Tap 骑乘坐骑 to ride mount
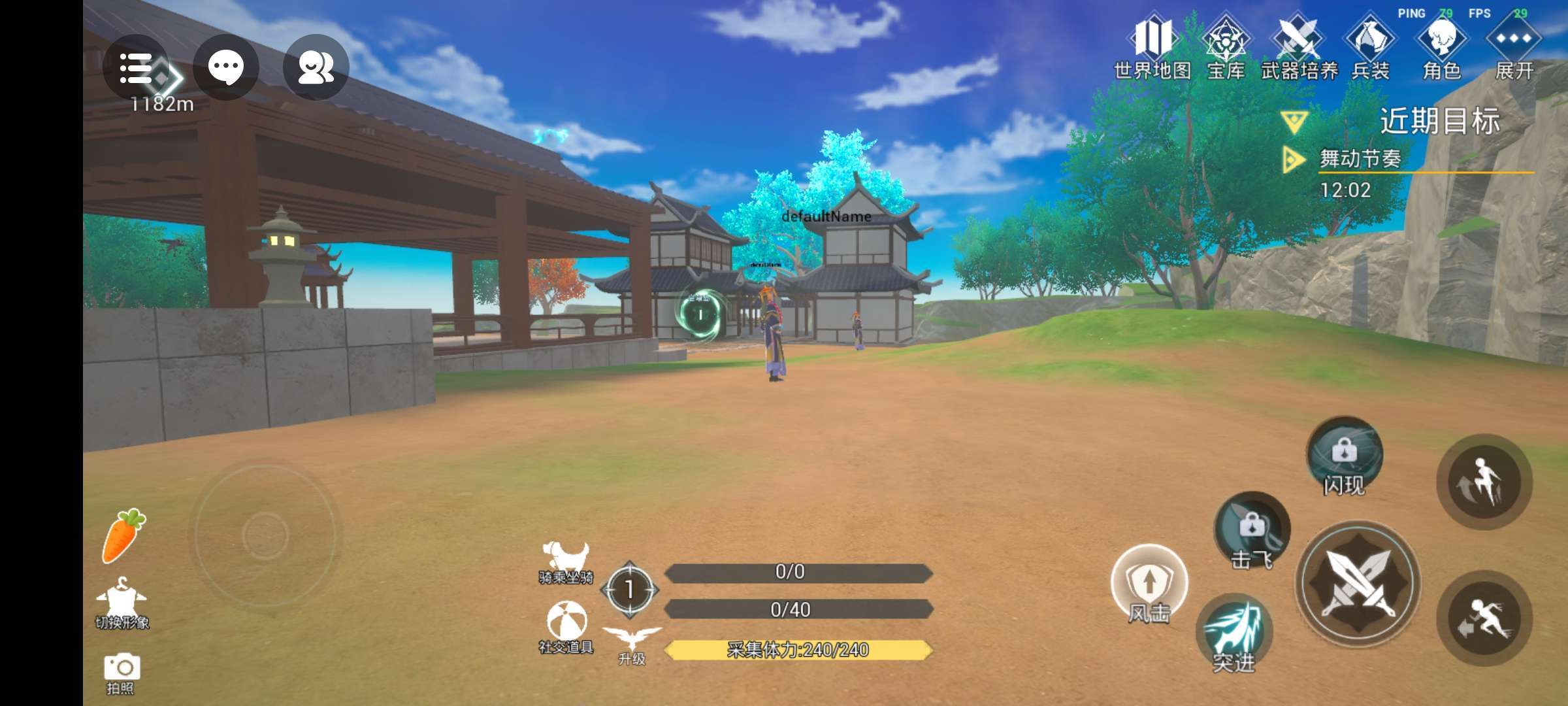Image resolution: width=1568 pixels, height=706 pixels. 566,562
